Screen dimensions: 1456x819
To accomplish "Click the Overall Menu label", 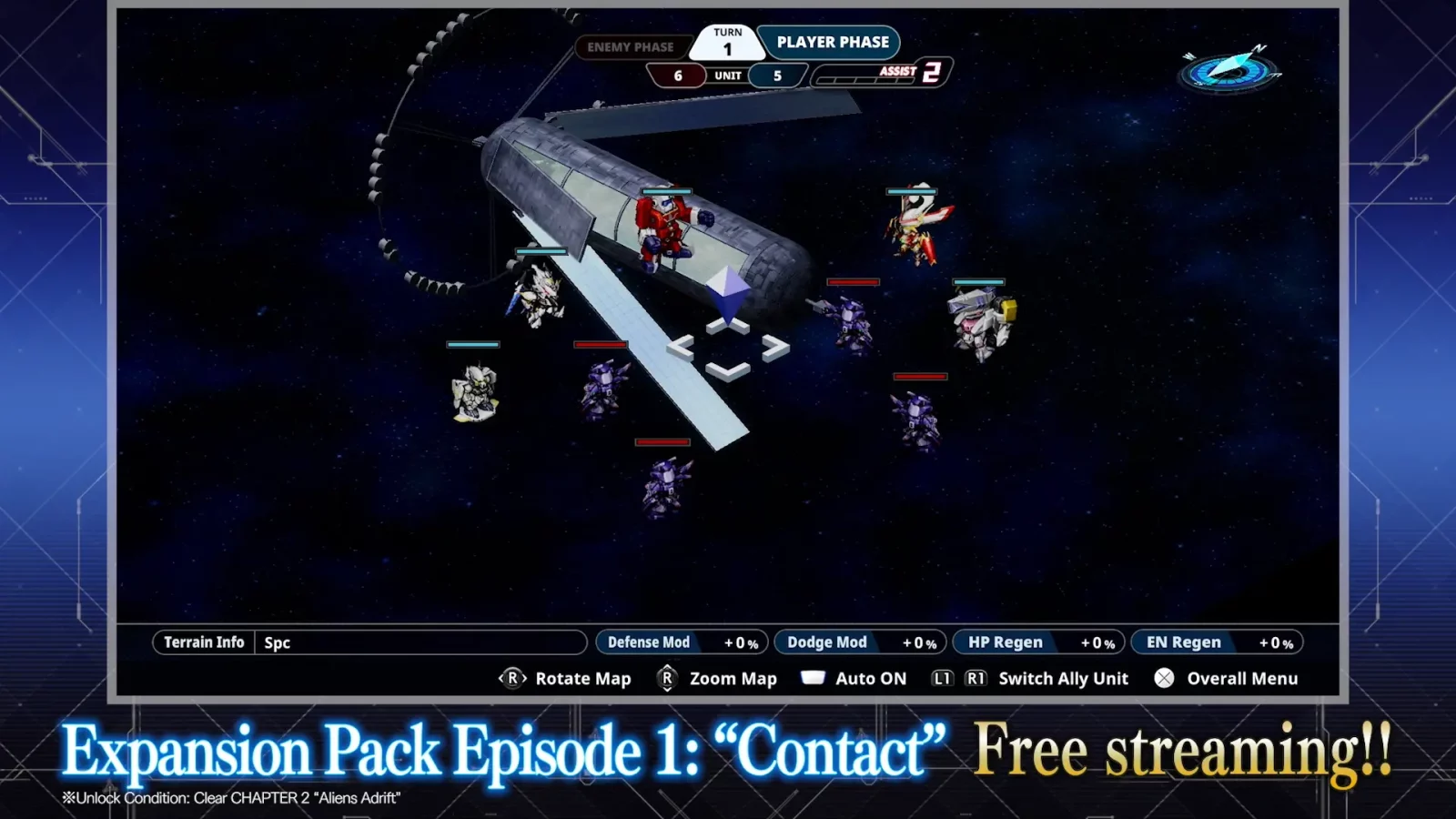I will [x=1243, y=678].
